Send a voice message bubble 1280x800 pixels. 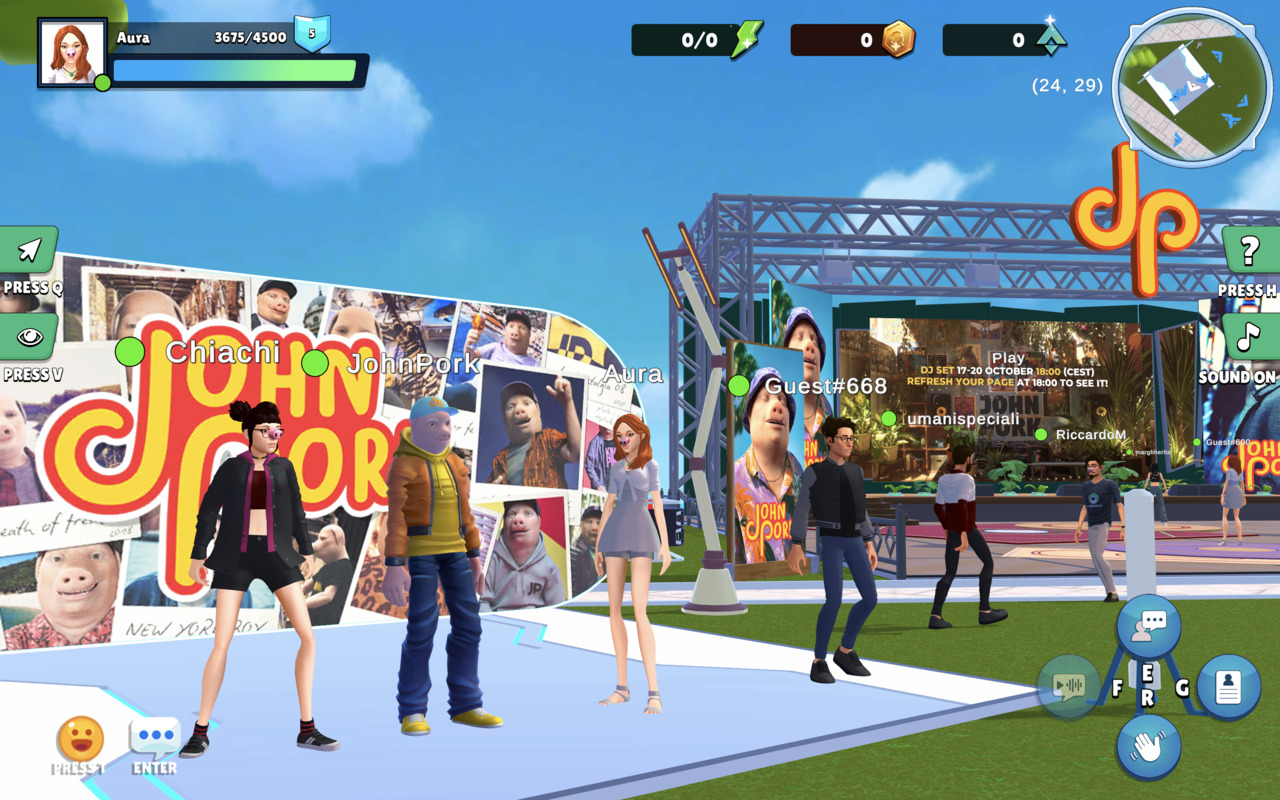pyautogui.click(x=1069, y=686)
